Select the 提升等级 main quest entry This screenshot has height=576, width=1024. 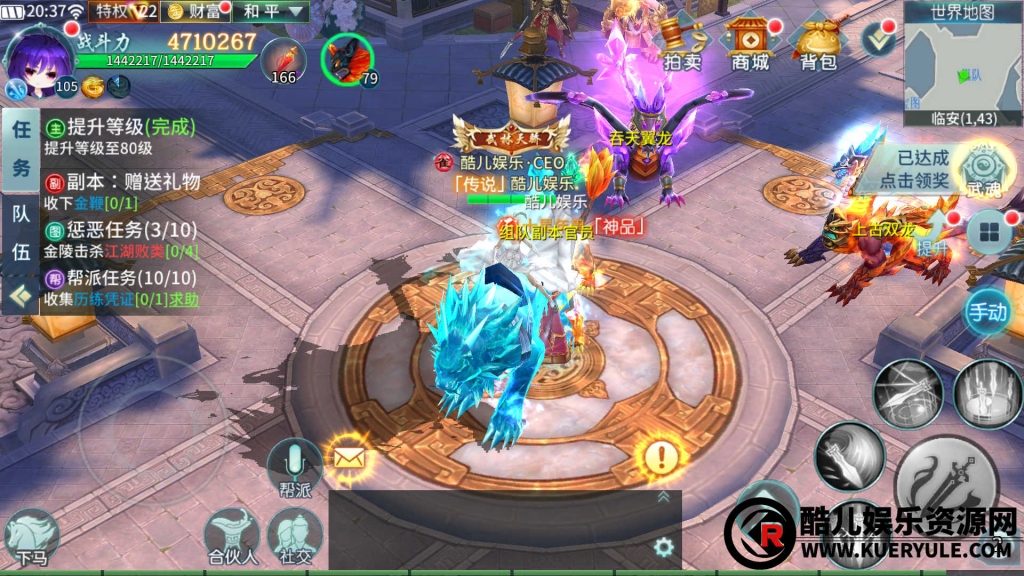pos(120,136)
